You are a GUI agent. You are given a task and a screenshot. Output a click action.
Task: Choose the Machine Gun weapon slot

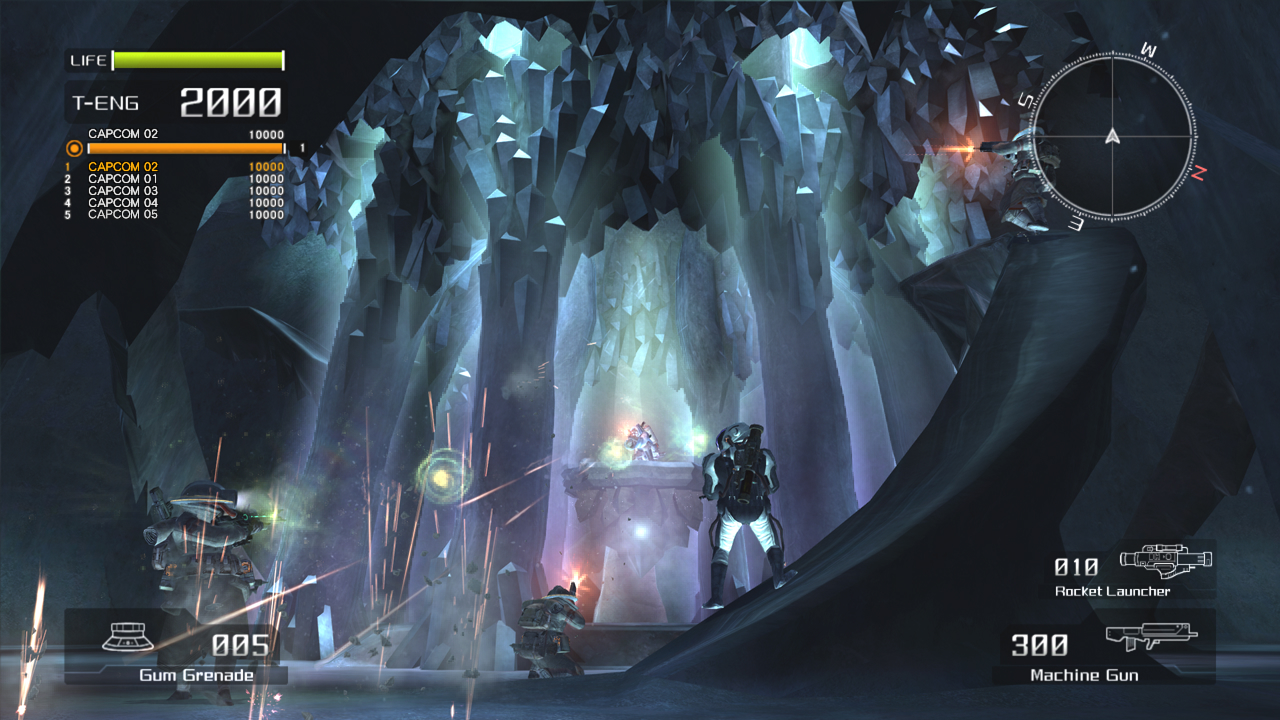pyautogui.click(x=1103, y=649)
